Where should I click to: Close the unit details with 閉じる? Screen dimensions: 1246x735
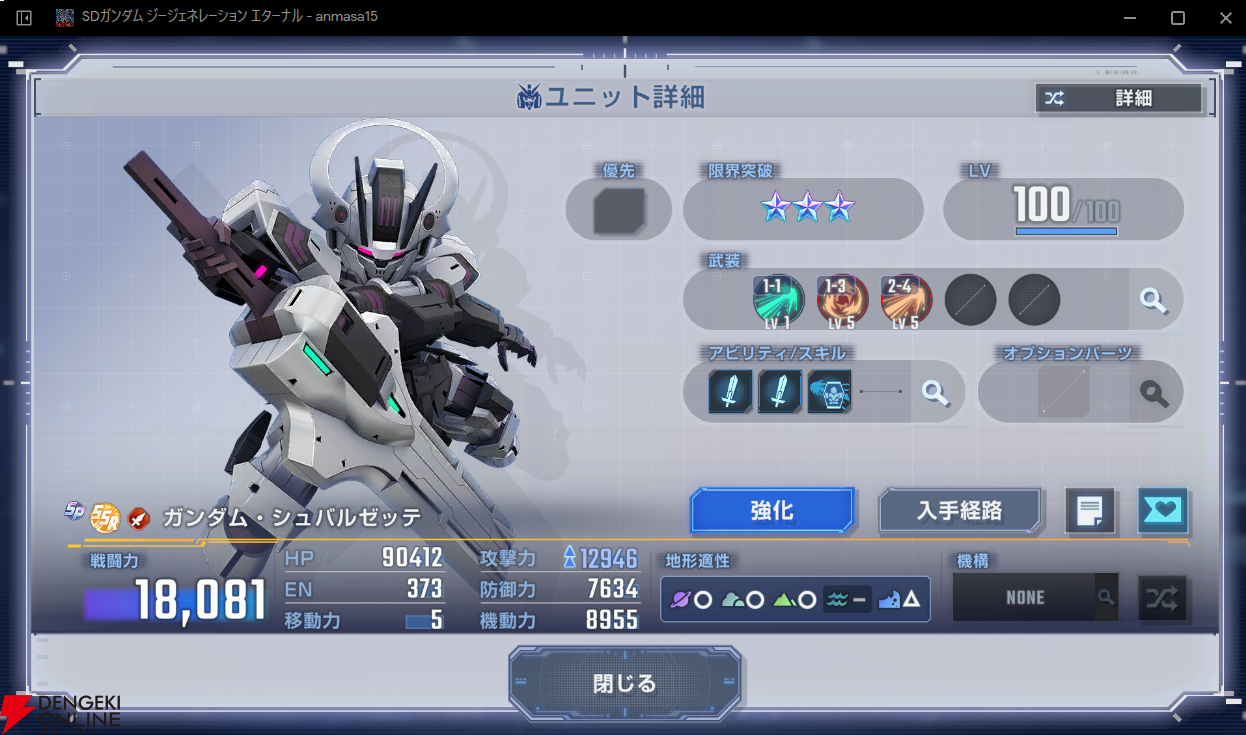click(x=625, y=684)
